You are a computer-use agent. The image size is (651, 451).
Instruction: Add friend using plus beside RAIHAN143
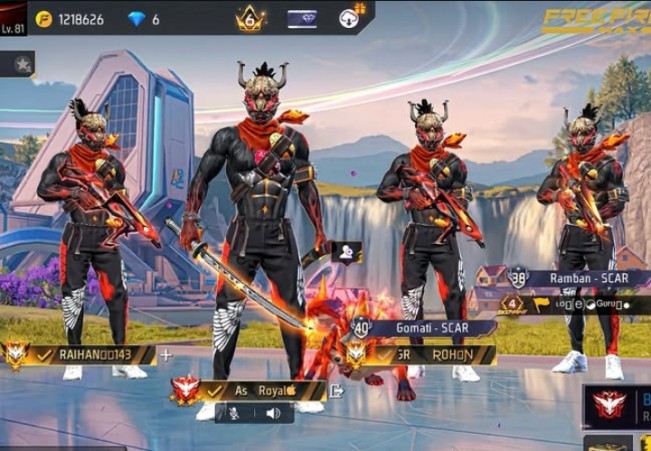166,354
